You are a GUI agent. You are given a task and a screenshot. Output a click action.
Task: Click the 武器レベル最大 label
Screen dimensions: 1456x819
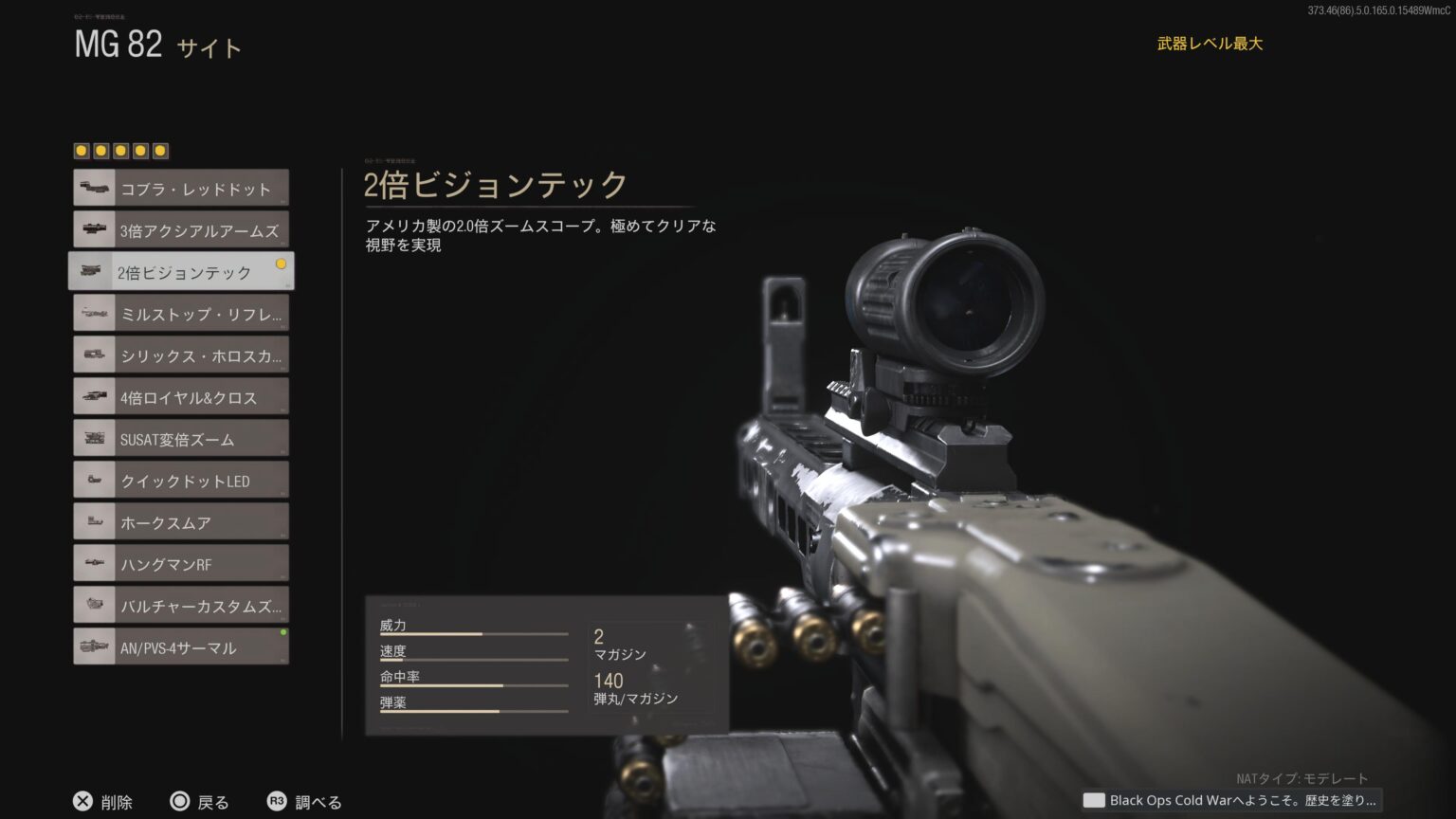pyautogui.click(x=1208, y=43)
